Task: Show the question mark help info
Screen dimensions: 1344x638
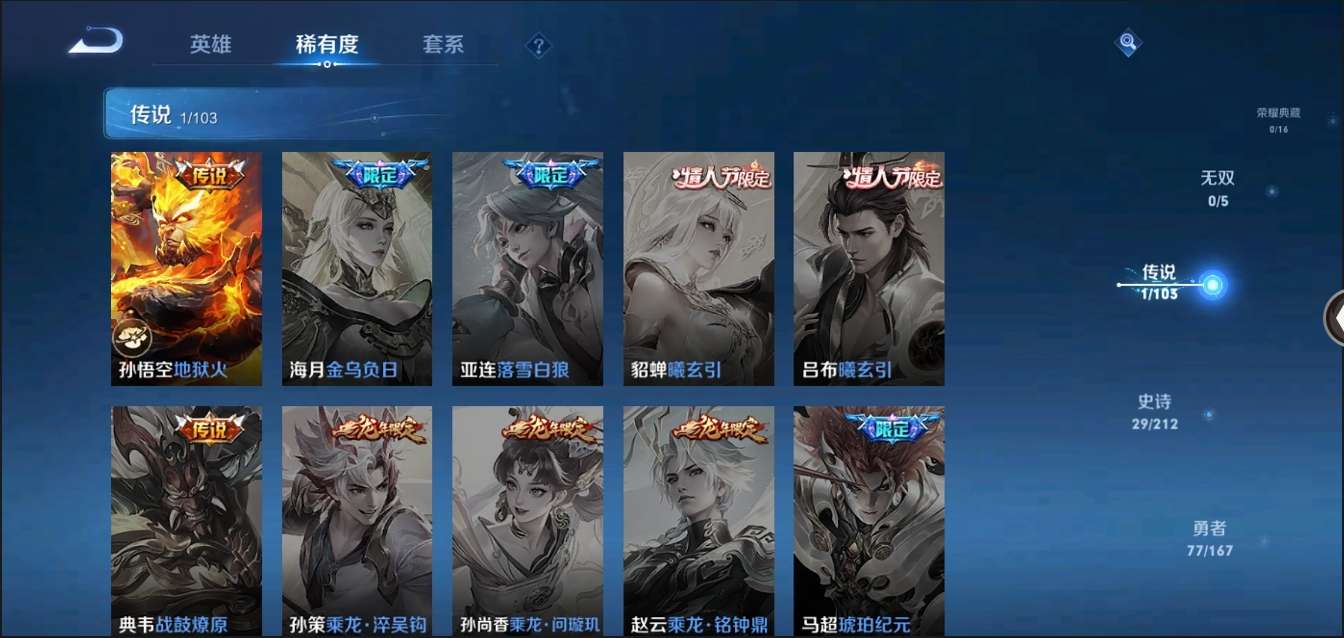Action: tap(539, 45)
